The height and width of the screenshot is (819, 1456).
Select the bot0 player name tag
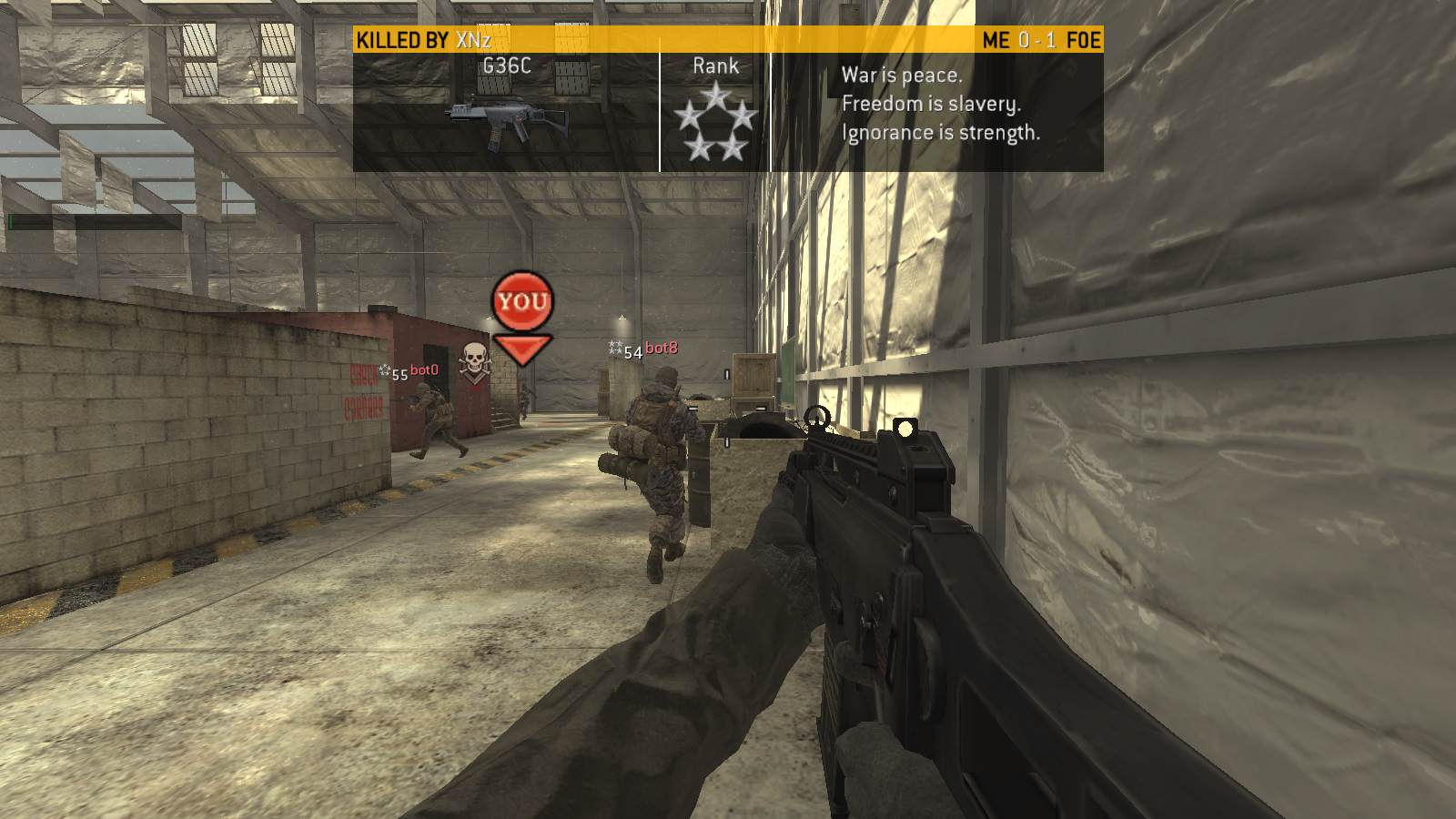coord(424,370)
